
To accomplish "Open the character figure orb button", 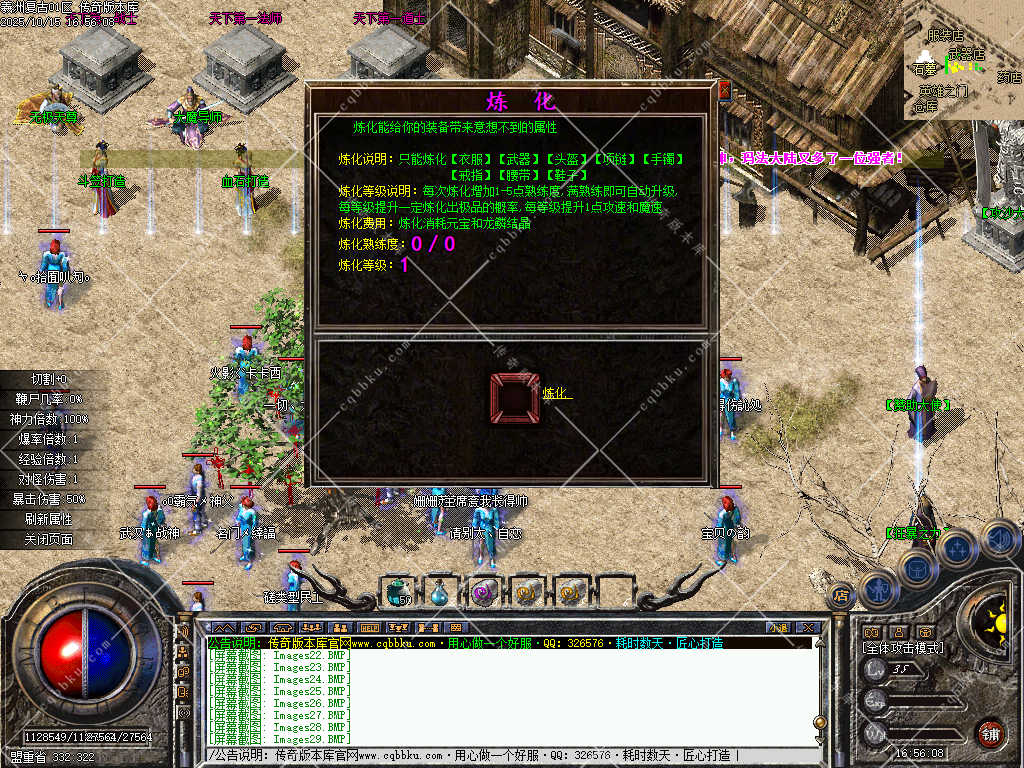I will click(x=879, y=590).
